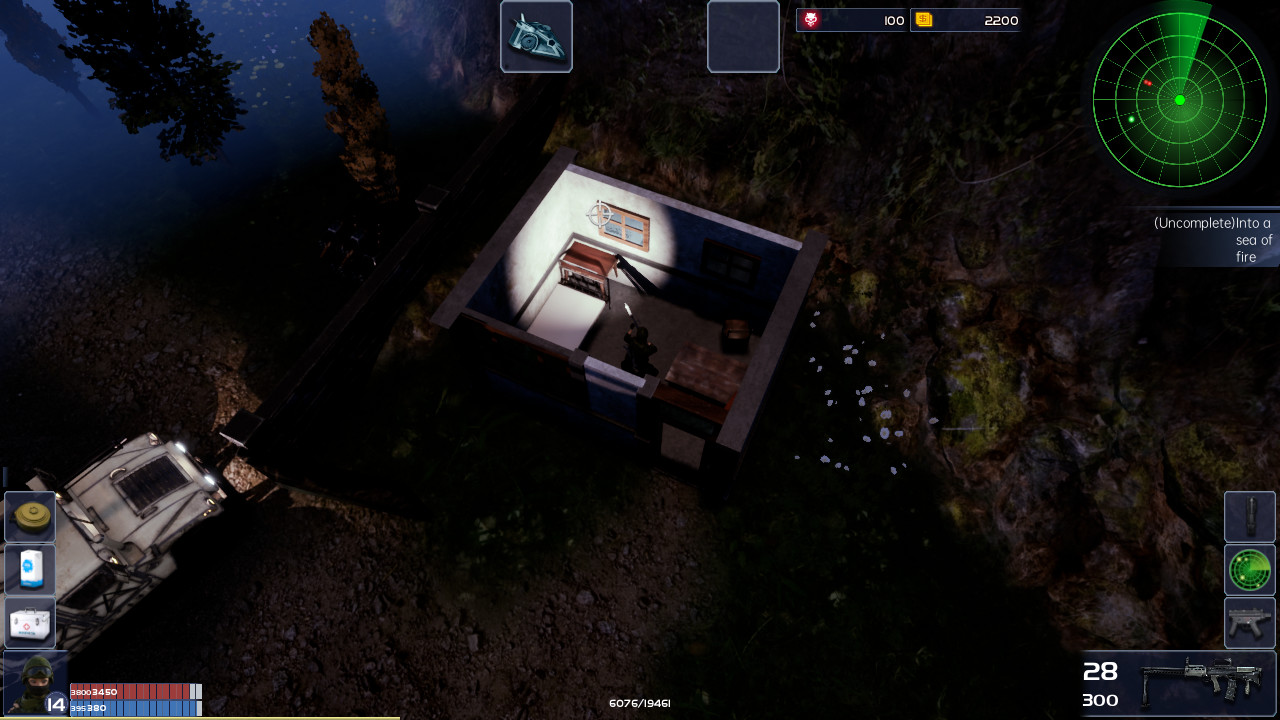This screenshot has width=1280, height=720.
Task: Click the radar minimap display
Action: coord(1180,100)
